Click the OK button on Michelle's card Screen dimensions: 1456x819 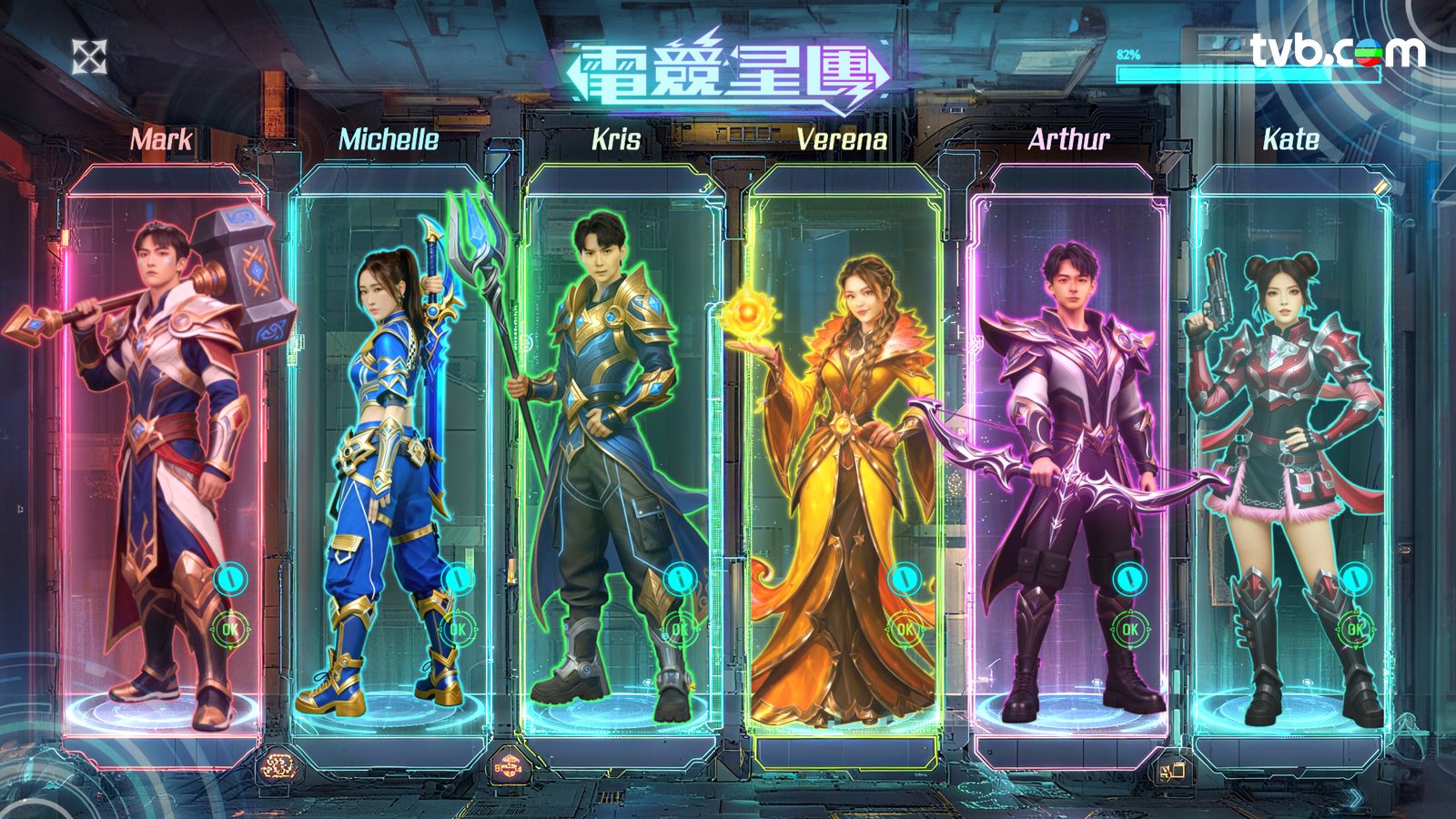pos(457,628)
